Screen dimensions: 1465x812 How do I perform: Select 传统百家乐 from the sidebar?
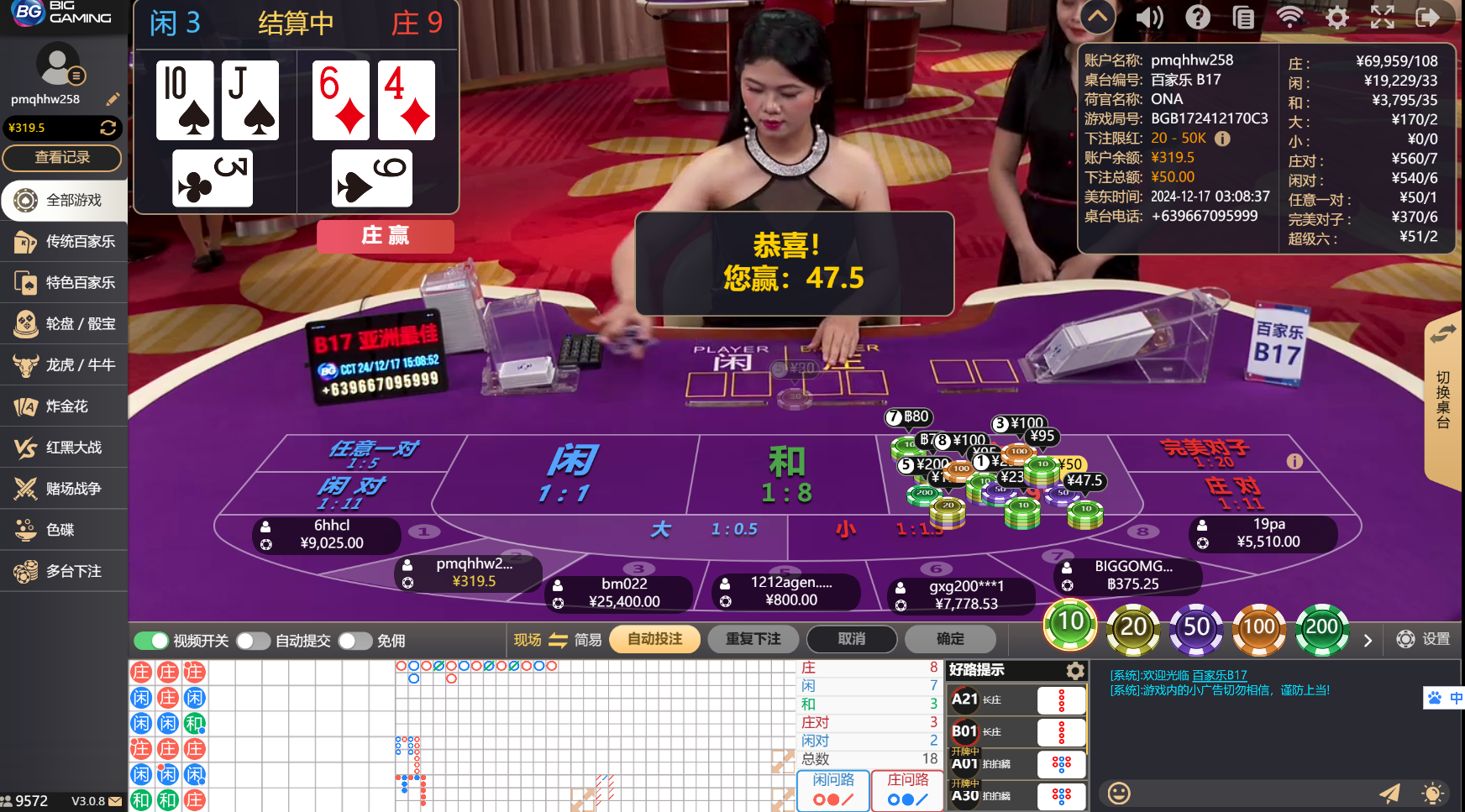[x=63, y=242]
